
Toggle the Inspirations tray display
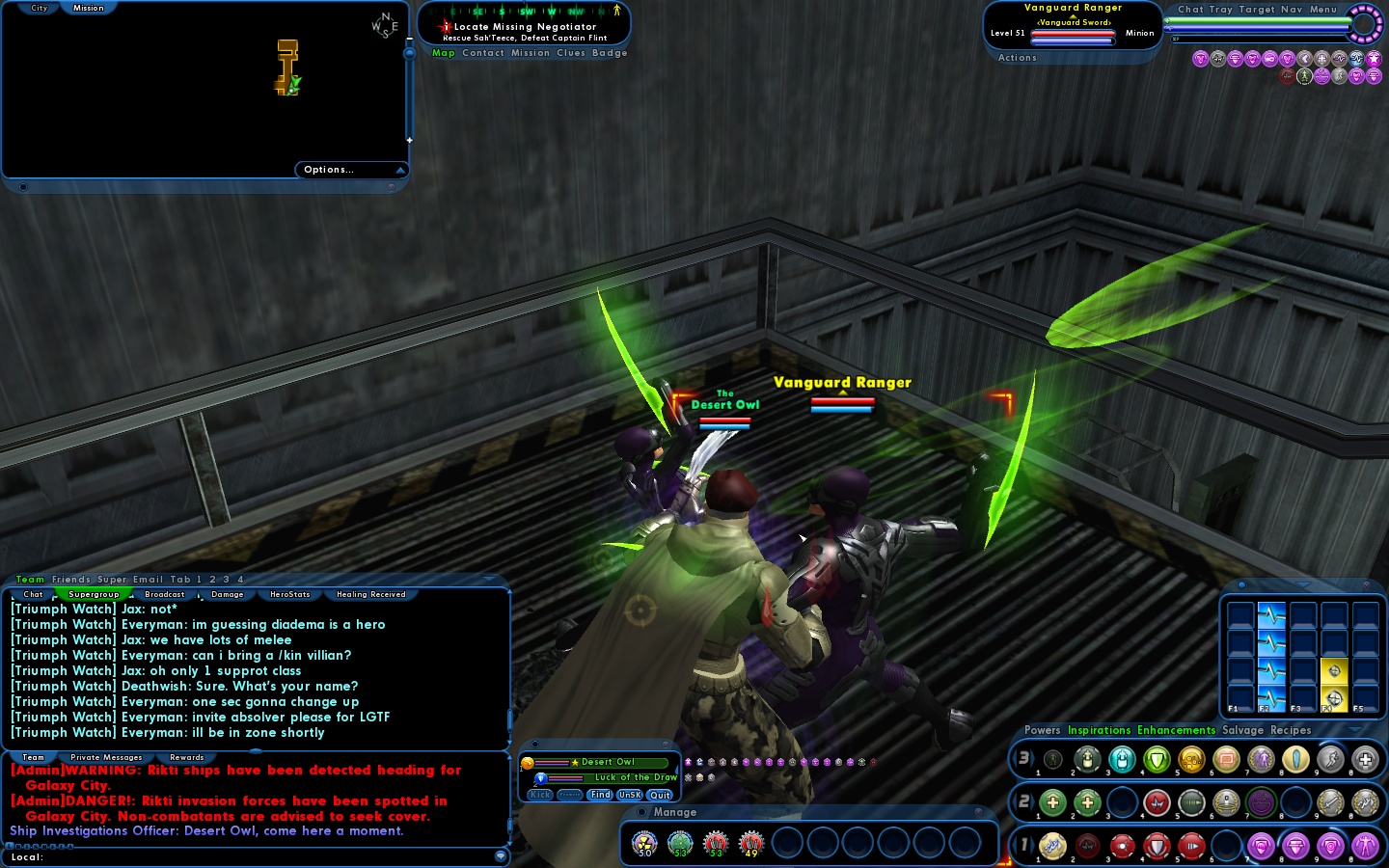click(1099, 730)
